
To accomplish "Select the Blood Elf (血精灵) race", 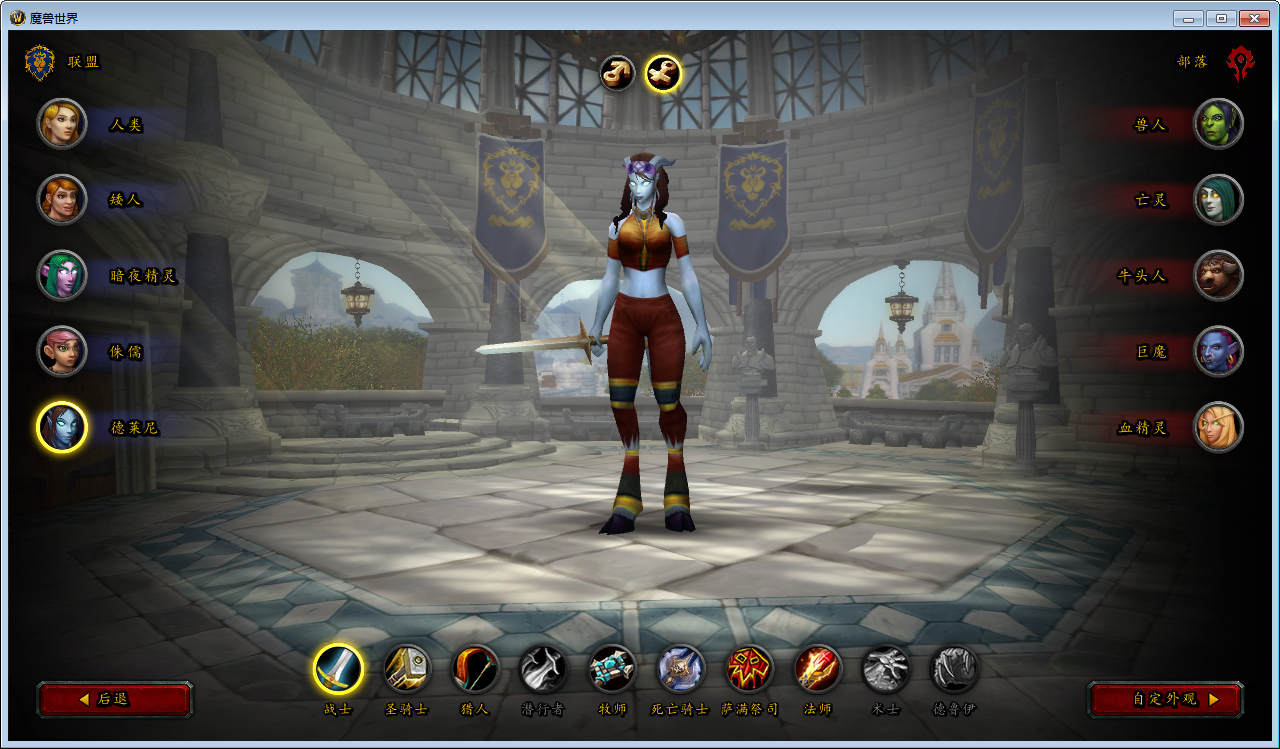I will pyautogui.click(x=1218, y=427).
